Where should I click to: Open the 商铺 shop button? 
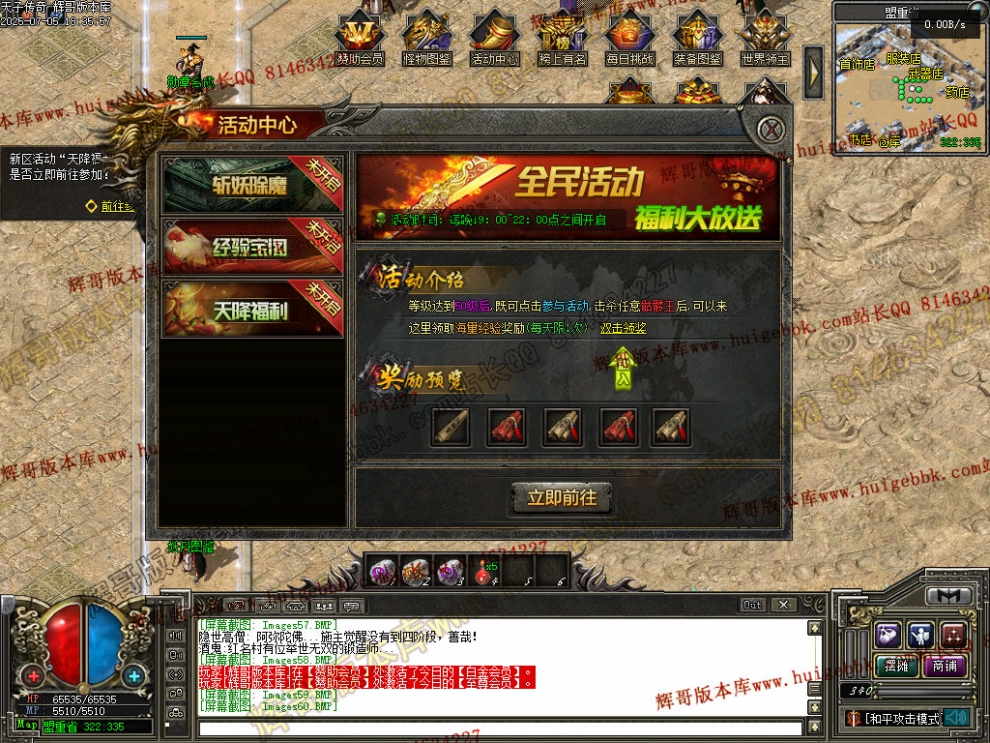944,666
